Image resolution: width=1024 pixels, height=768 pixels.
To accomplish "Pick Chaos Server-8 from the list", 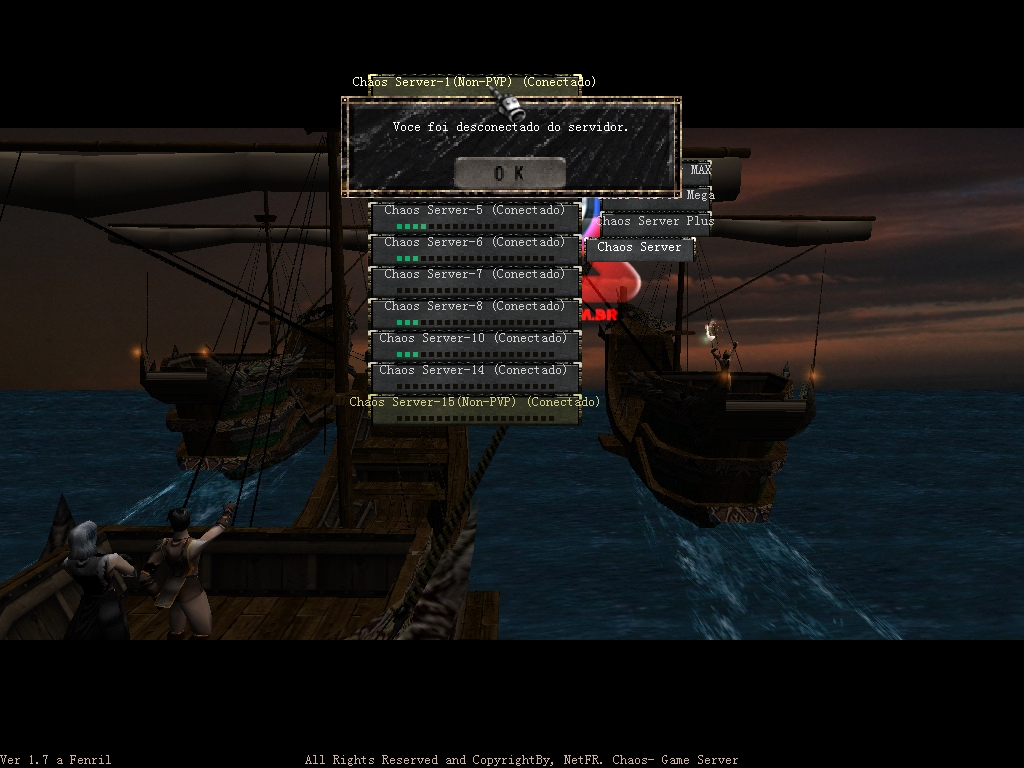I will tap(475, 313).
